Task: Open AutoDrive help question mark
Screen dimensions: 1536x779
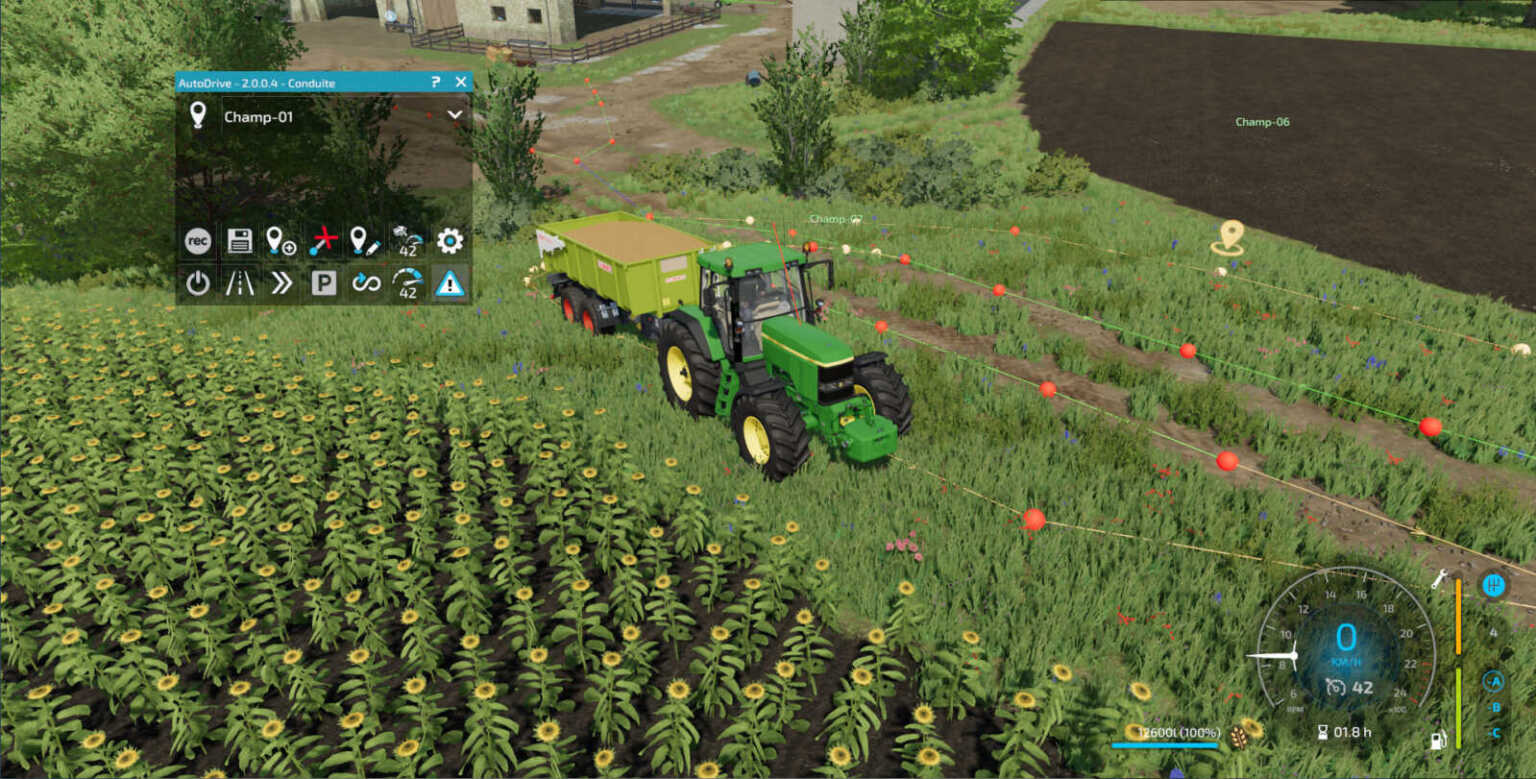Action: [x=436, y=82]
